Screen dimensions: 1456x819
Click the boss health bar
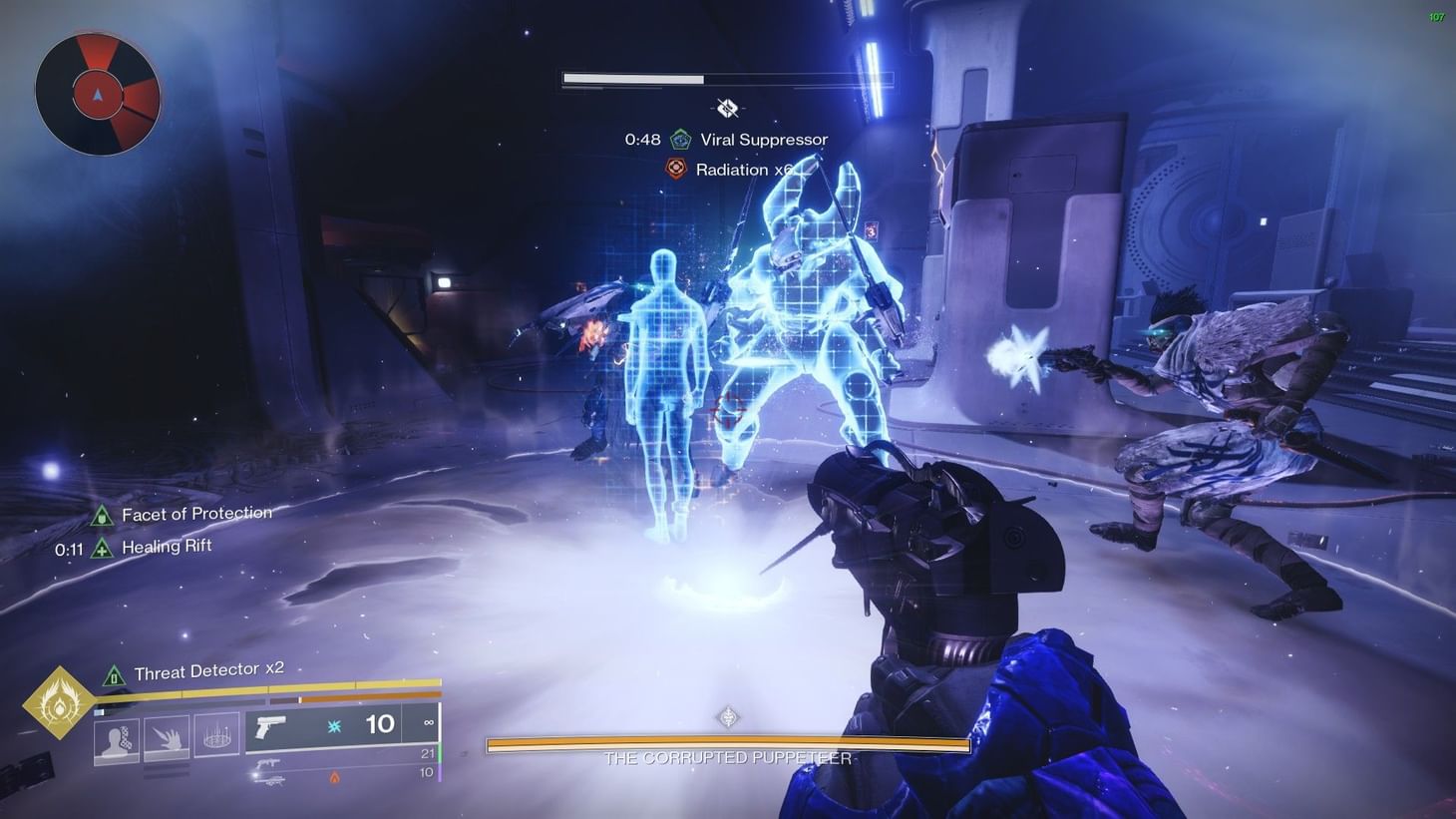click(x=726, y=745)
